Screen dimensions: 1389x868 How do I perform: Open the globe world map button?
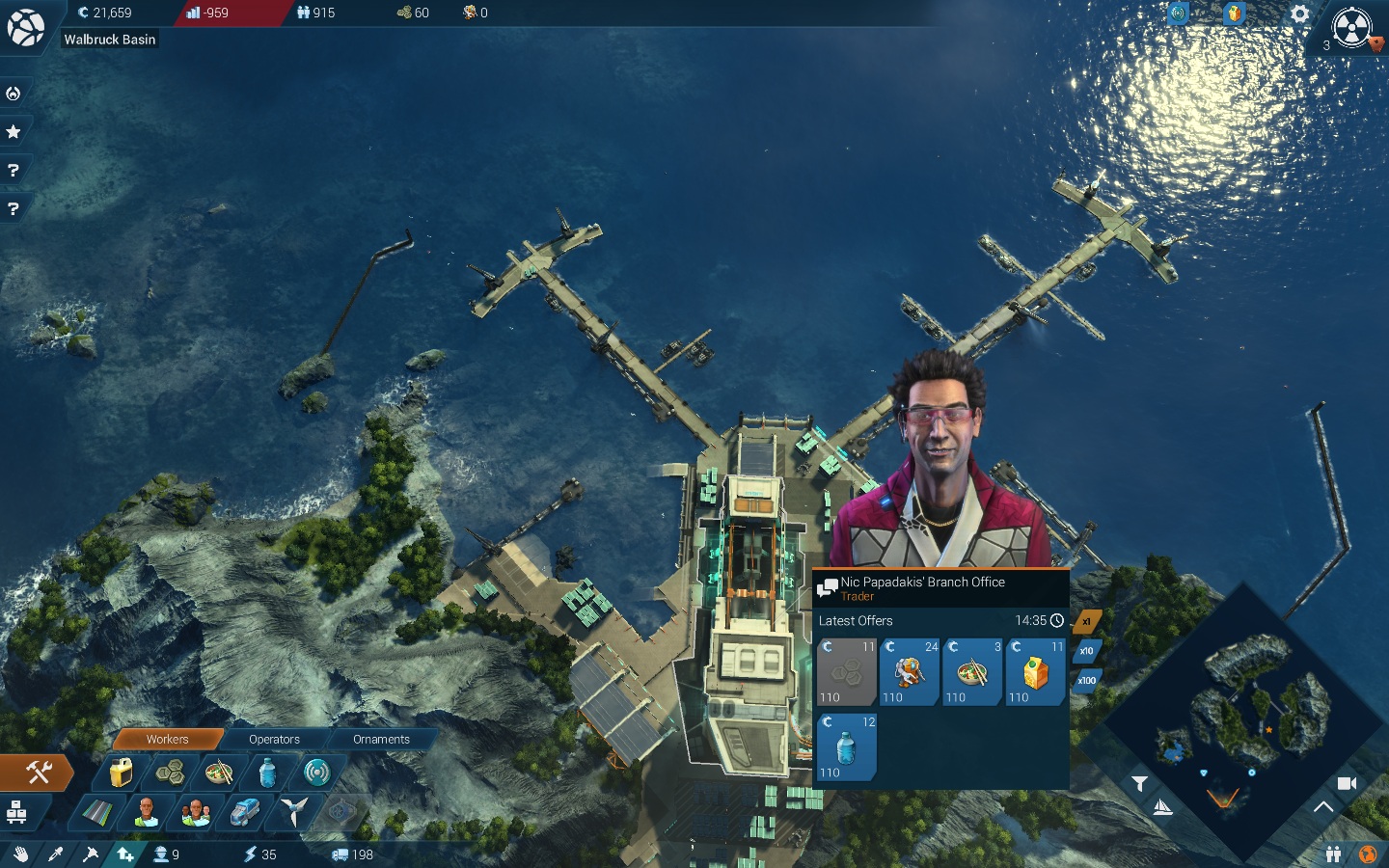(x=1367, y=854)
